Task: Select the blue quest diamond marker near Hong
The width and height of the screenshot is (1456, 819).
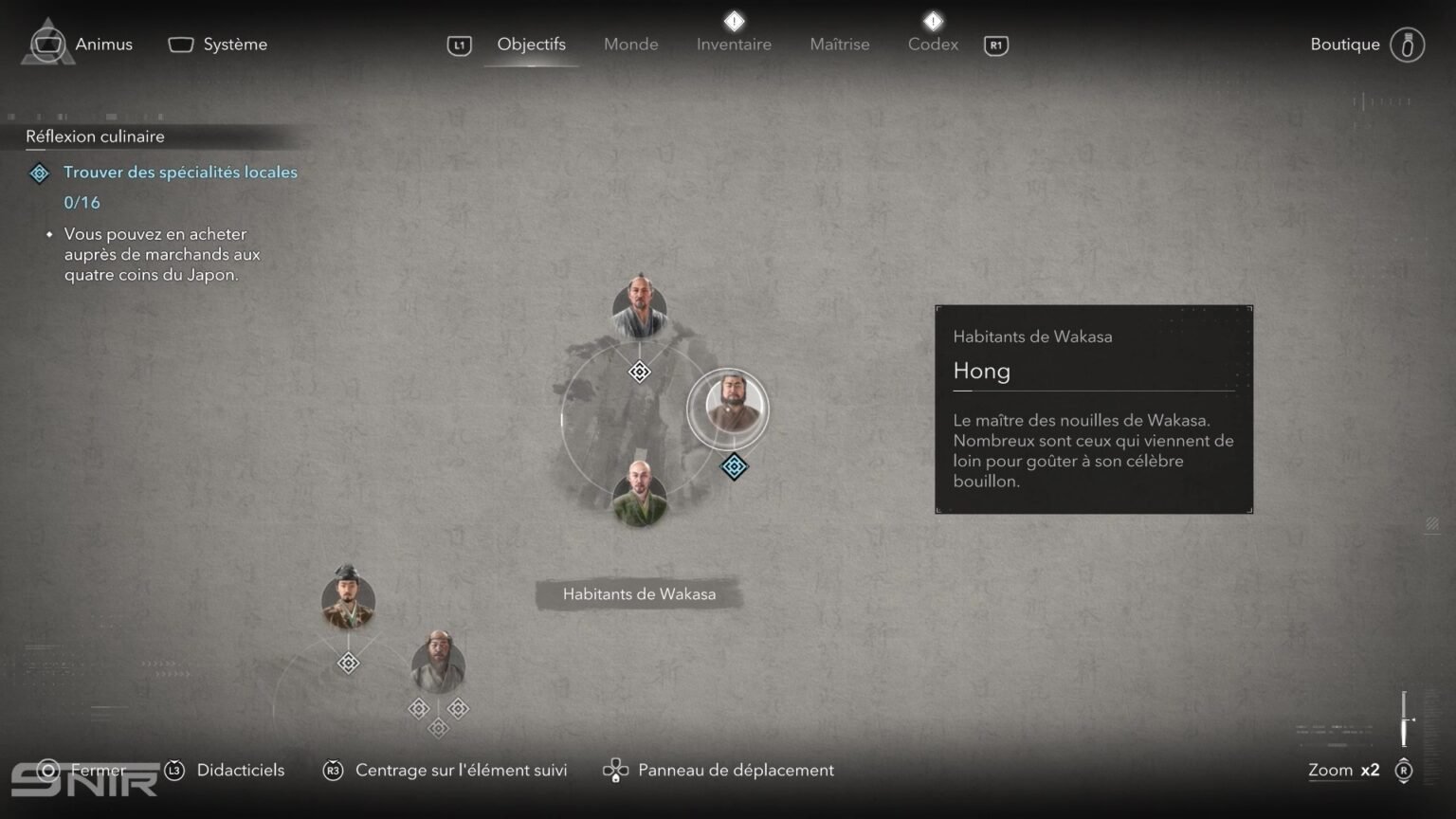Action: (x=734, y=466)
